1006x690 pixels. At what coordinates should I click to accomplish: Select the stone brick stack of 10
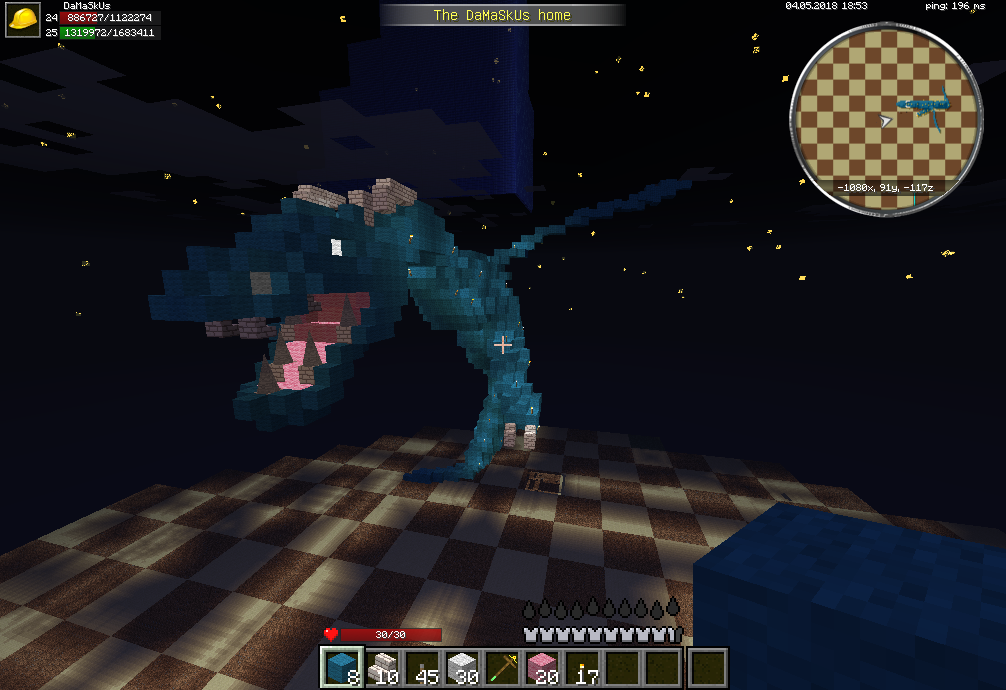click(381, 667)
